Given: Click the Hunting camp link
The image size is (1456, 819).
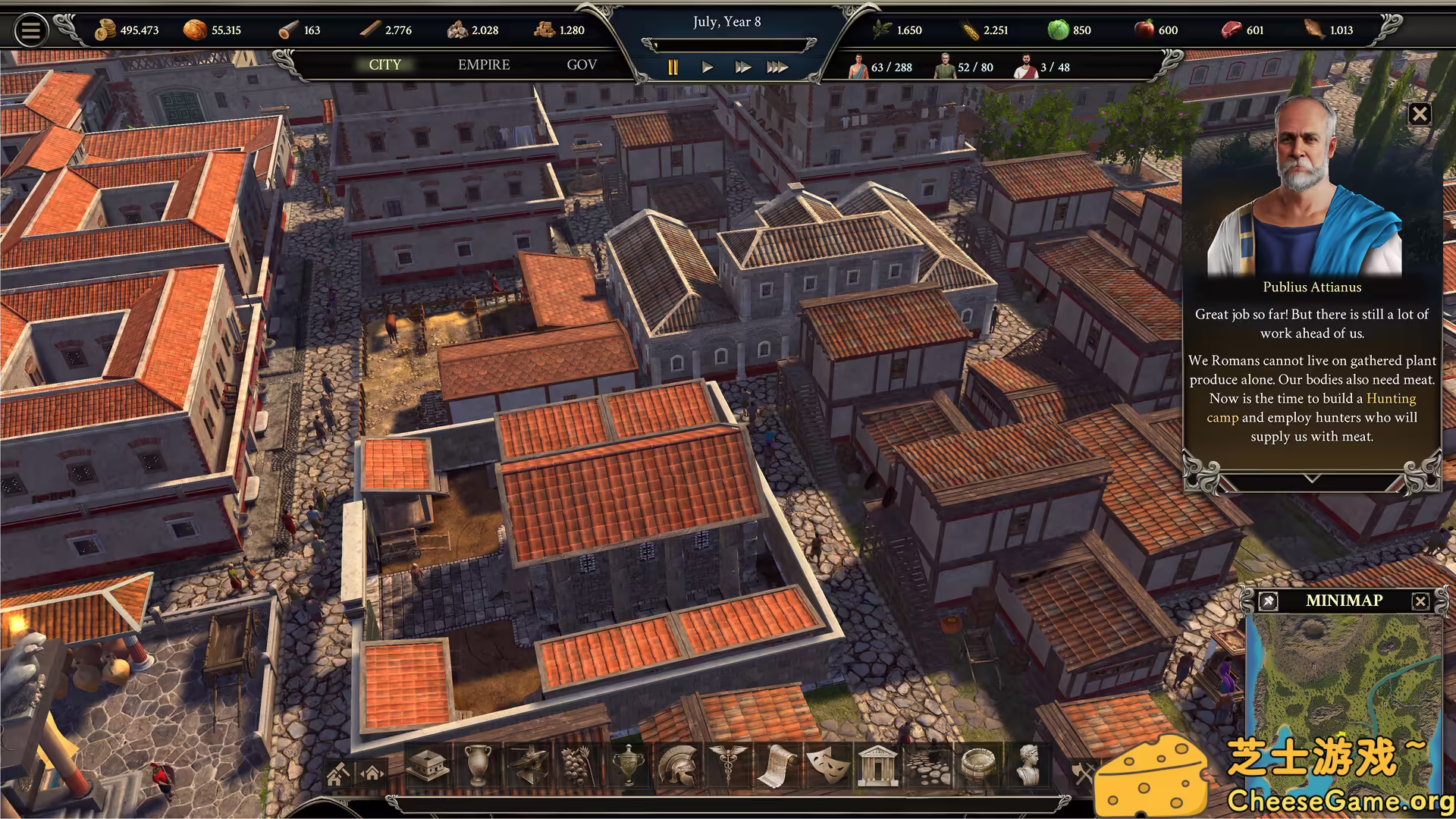Looking at the screenshot, I should (x=1390, y=398).
